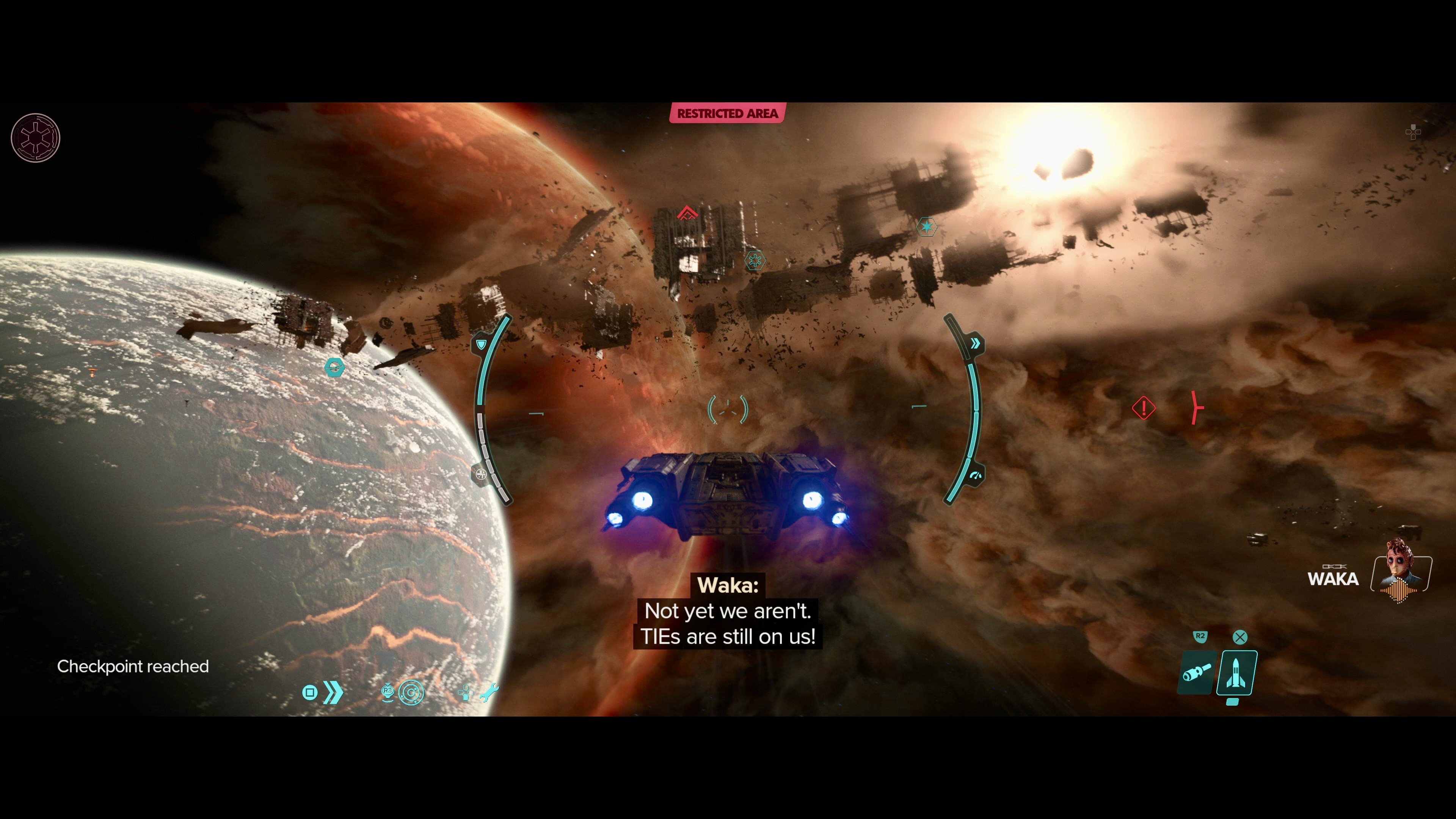Click the boost chevrons on right gauge

pyautogui.click(x=975, y=344)
